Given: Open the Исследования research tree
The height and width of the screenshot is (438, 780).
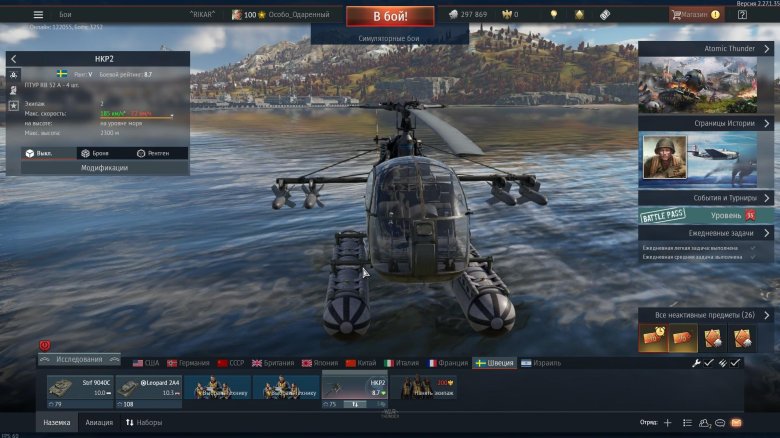Looking at the screenshot, I should pyautogui.click(x=79, y=360).
